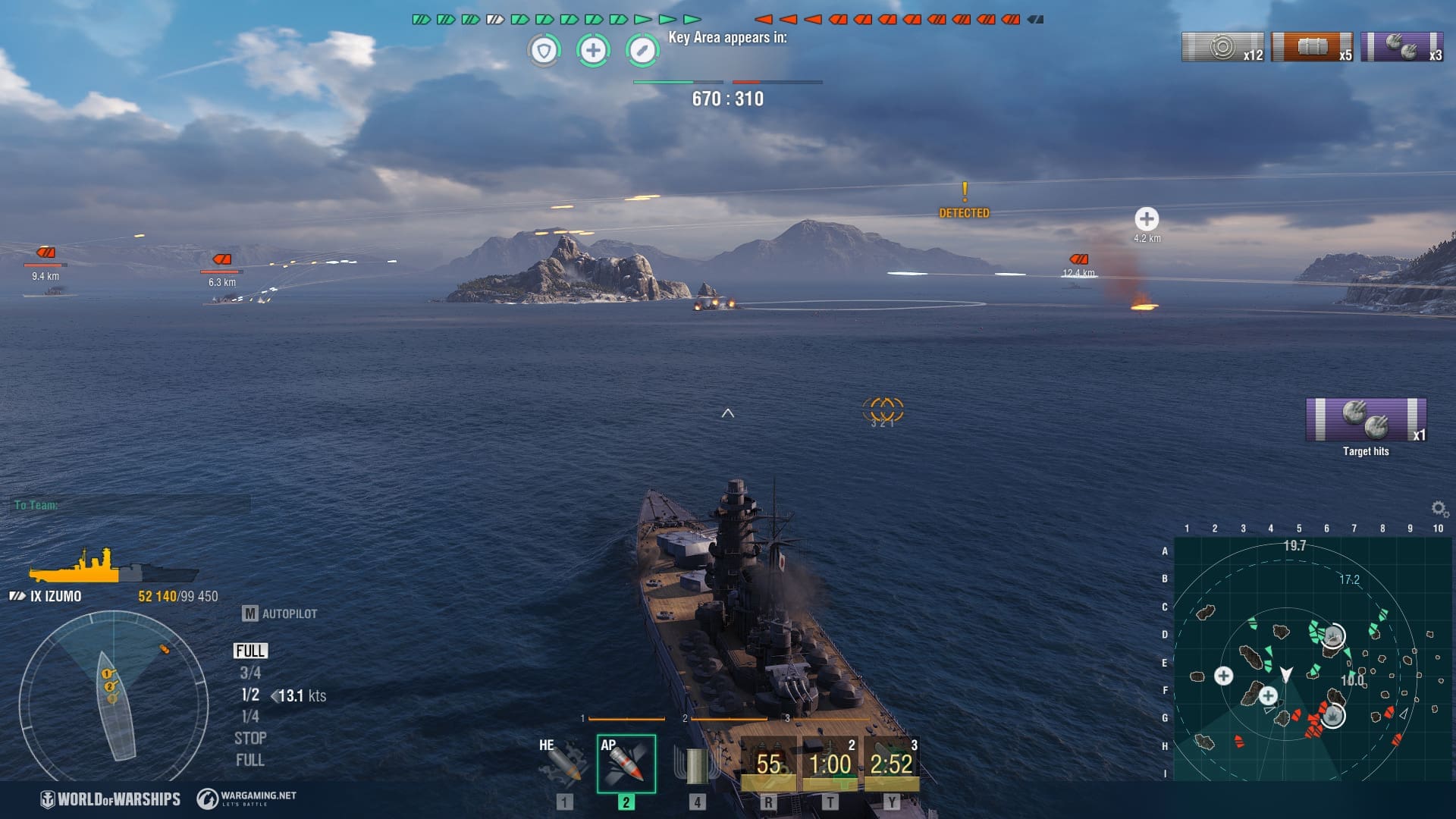Set engine speed to 1/2

(250, 695)
